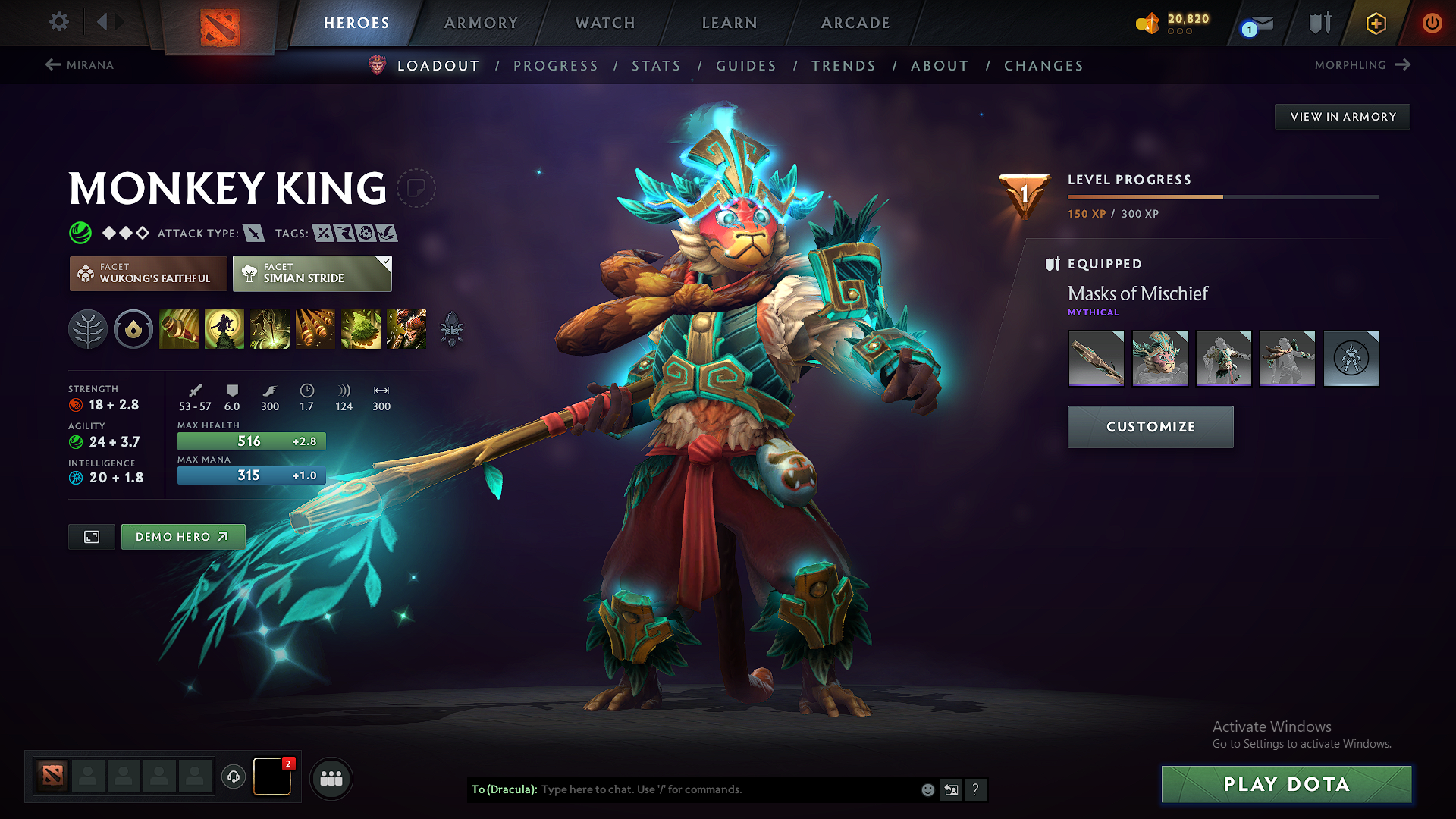Click the Jingu Mastery ability icon
This screenshot has height=819, width=1456.
pos(315,329)
